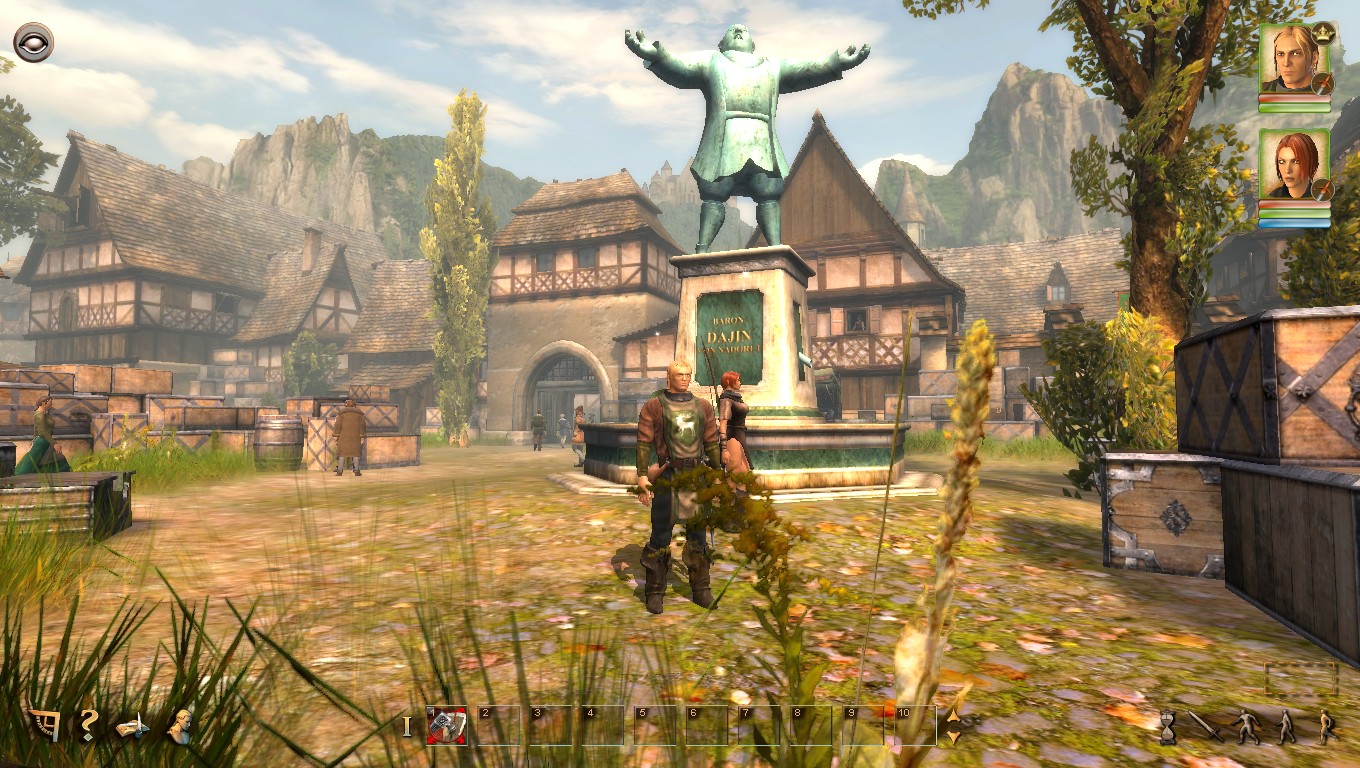Click the dashed orange selection box near bottom right
Viewport: 1360px width, 768px height.
point(1298,678)
